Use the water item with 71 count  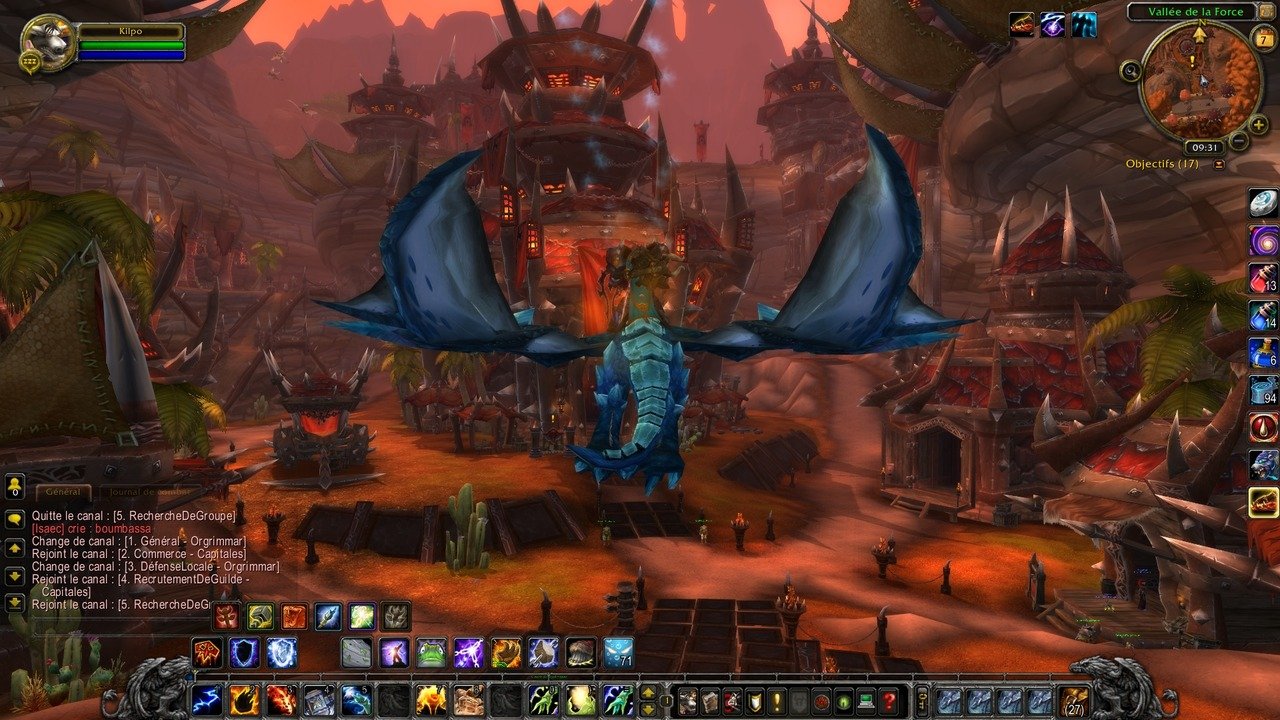pos(618,652)
